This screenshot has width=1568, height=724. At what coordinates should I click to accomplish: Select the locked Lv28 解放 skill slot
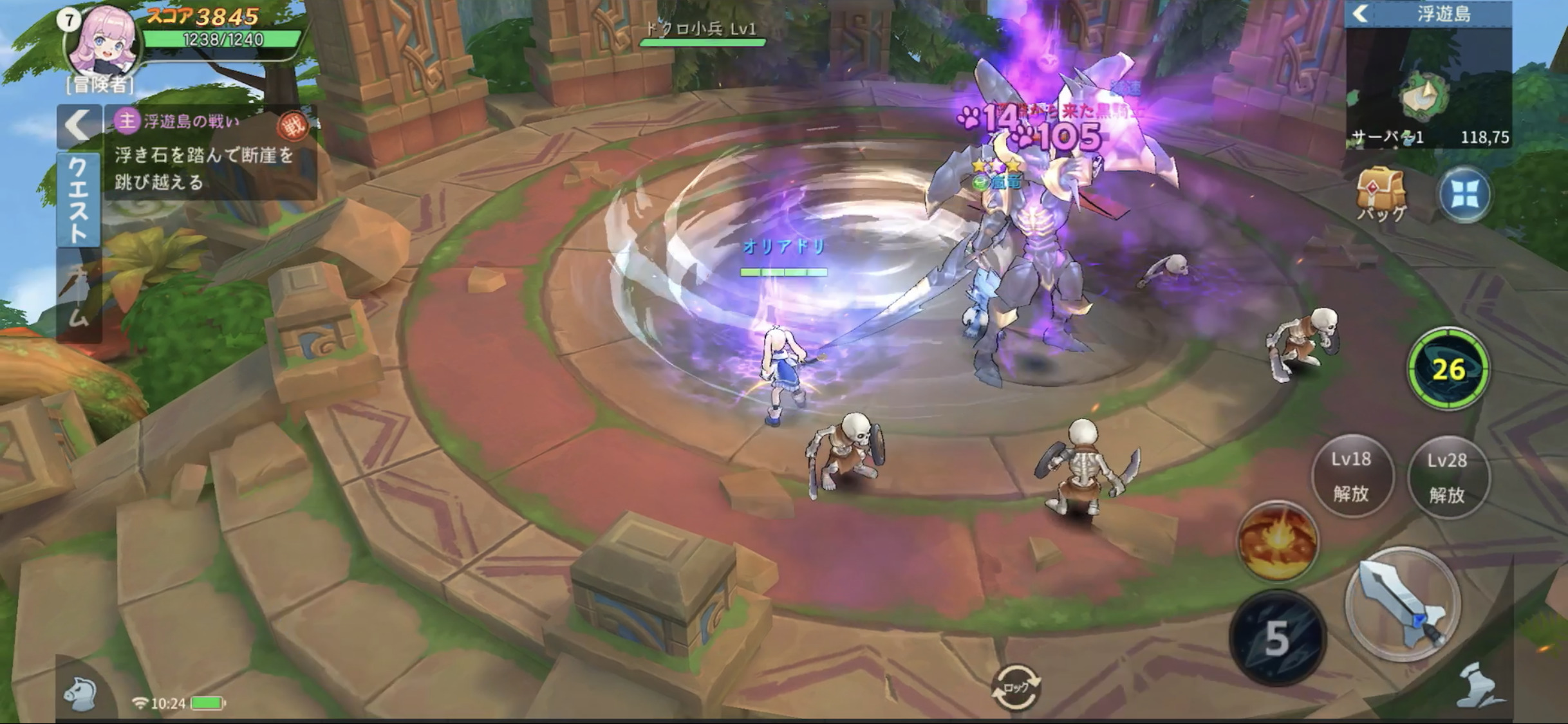[x=1448, y=478]
